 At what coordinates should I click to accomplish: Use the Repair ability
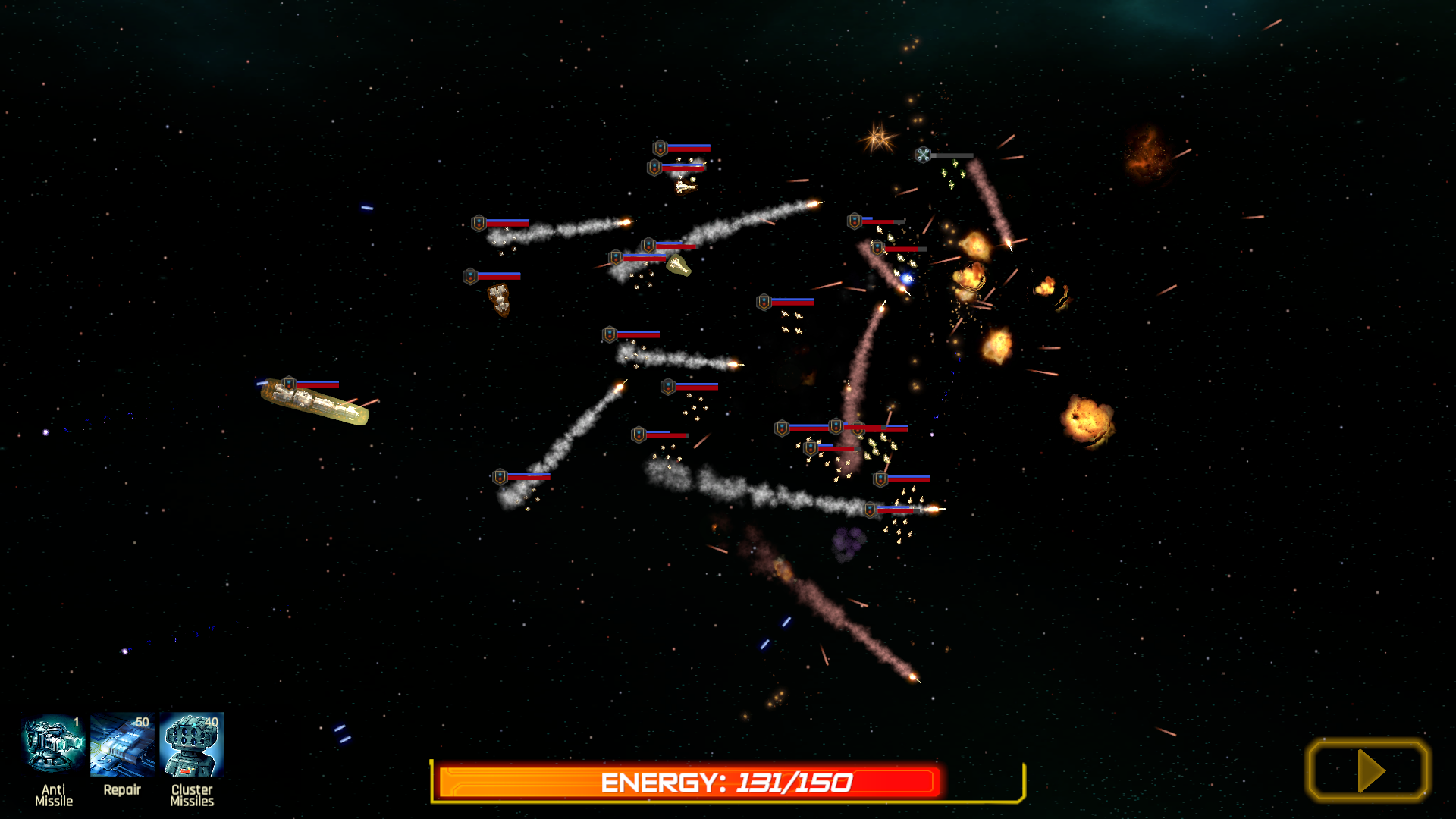(x=122, y=745)
